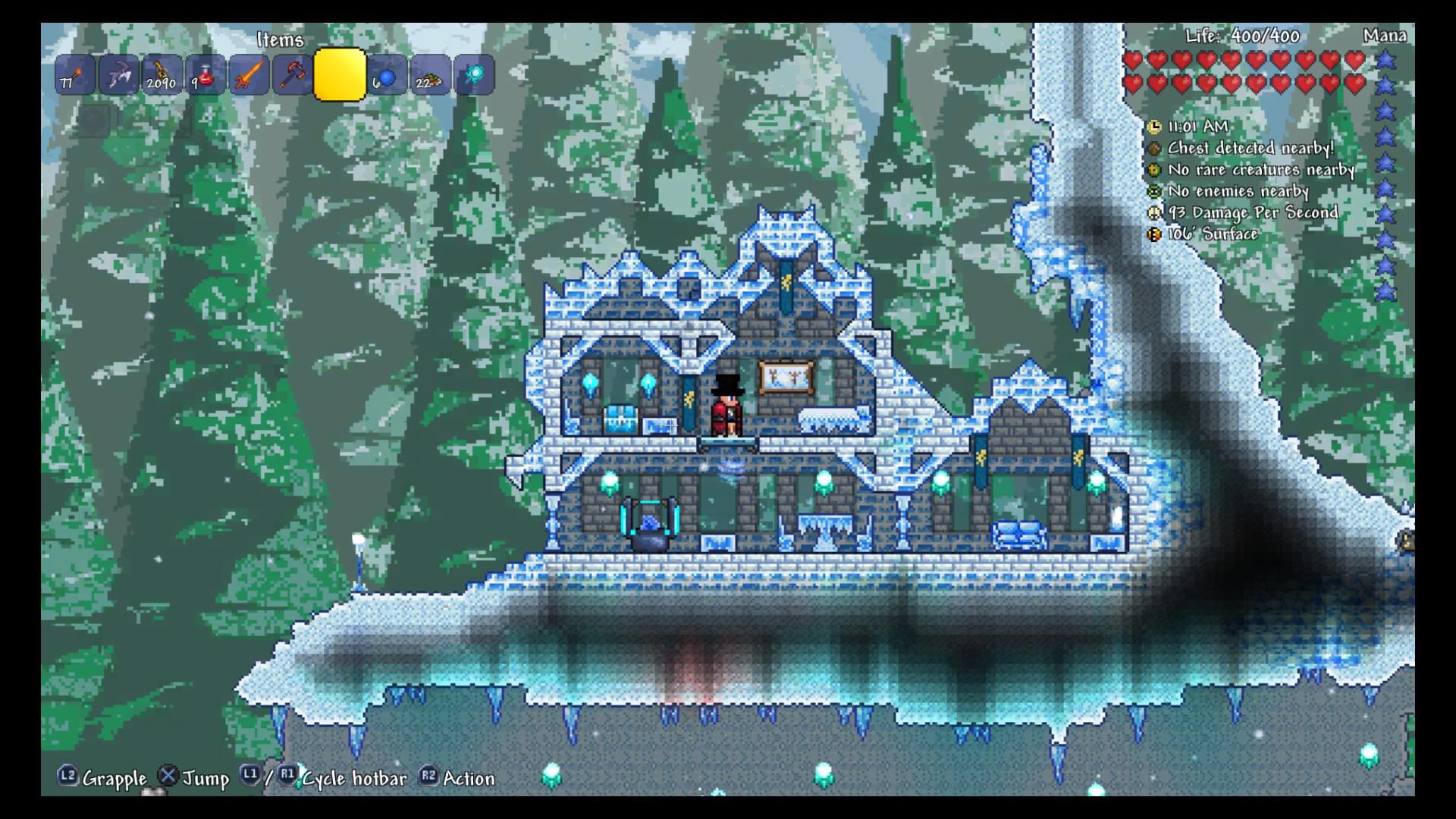
Task: Click a heart in the Life 400/400 bar
Action: point(1135,59)
